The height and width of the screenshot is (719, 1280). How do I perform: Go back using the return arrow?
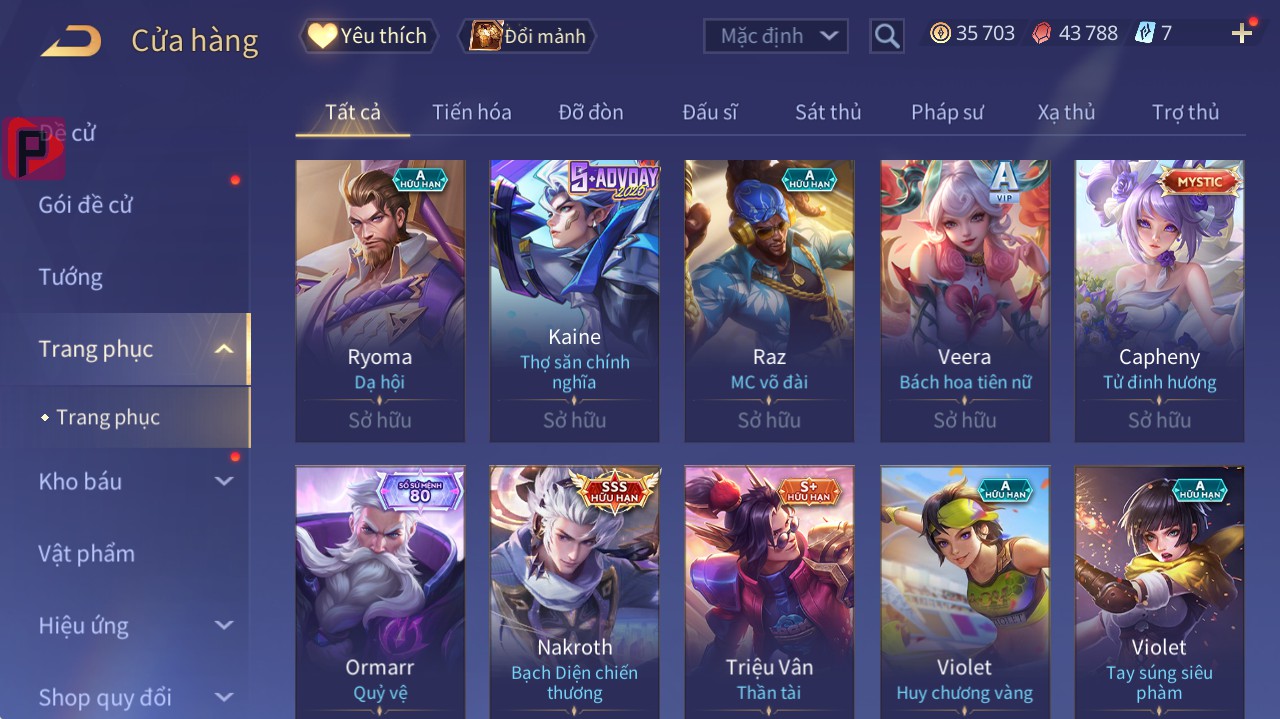tap(71, 41)
